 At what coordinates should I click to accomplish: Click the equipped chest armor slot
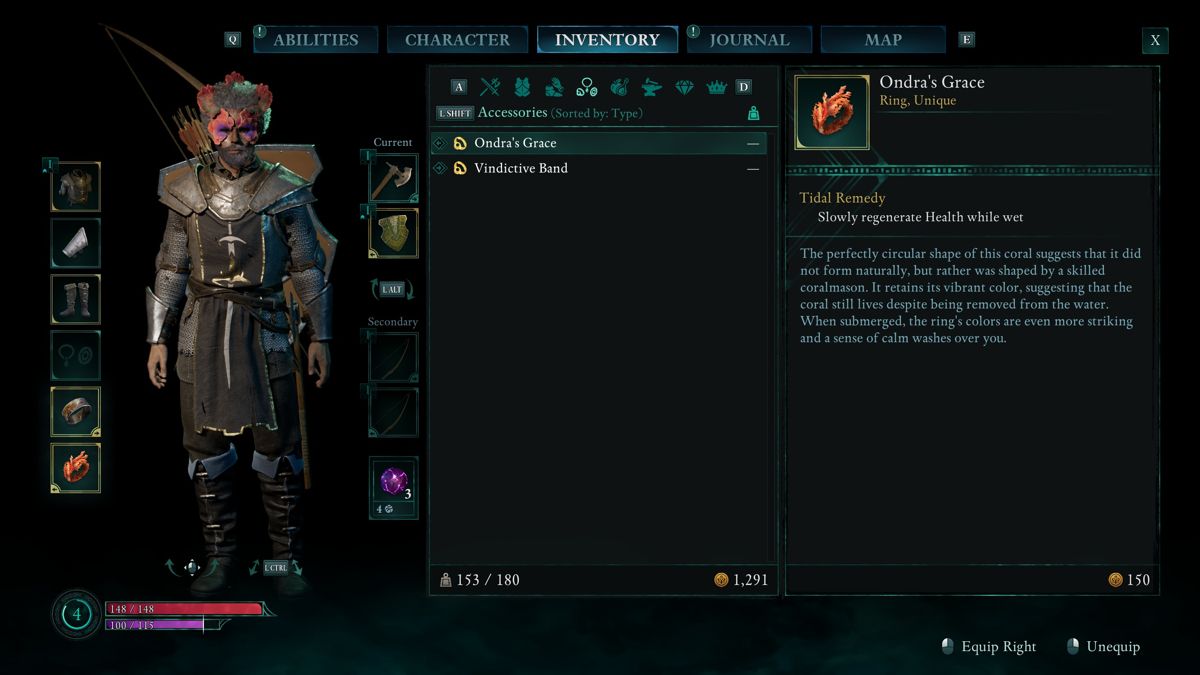(76, 187)
